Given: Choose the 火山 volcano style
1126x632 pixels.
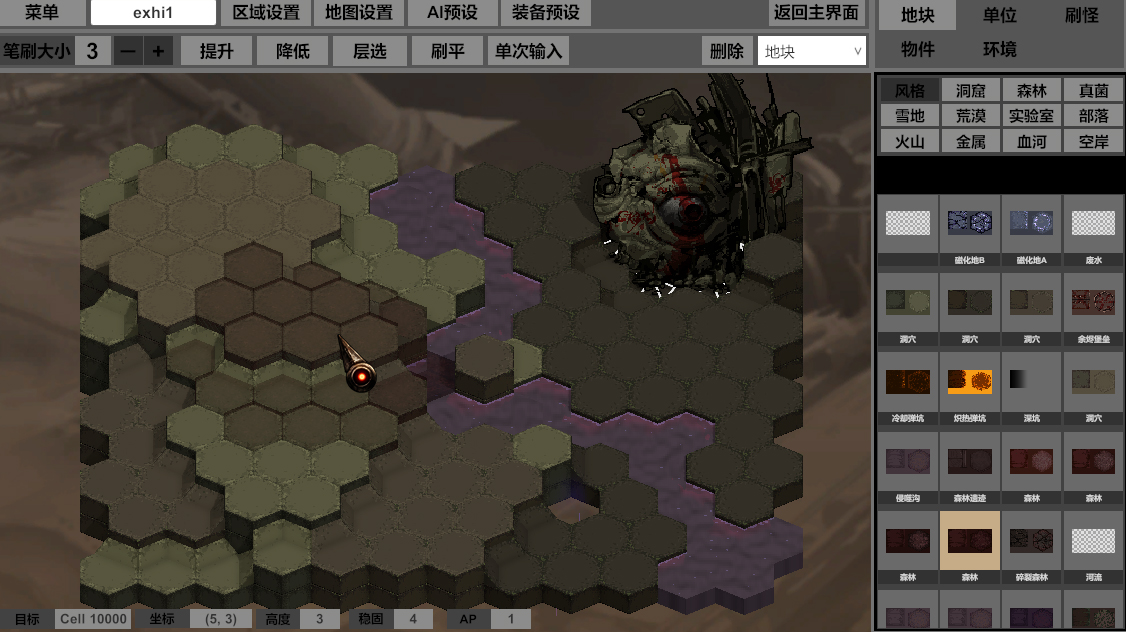Looking at the screenshot, I should click(909, 142).
